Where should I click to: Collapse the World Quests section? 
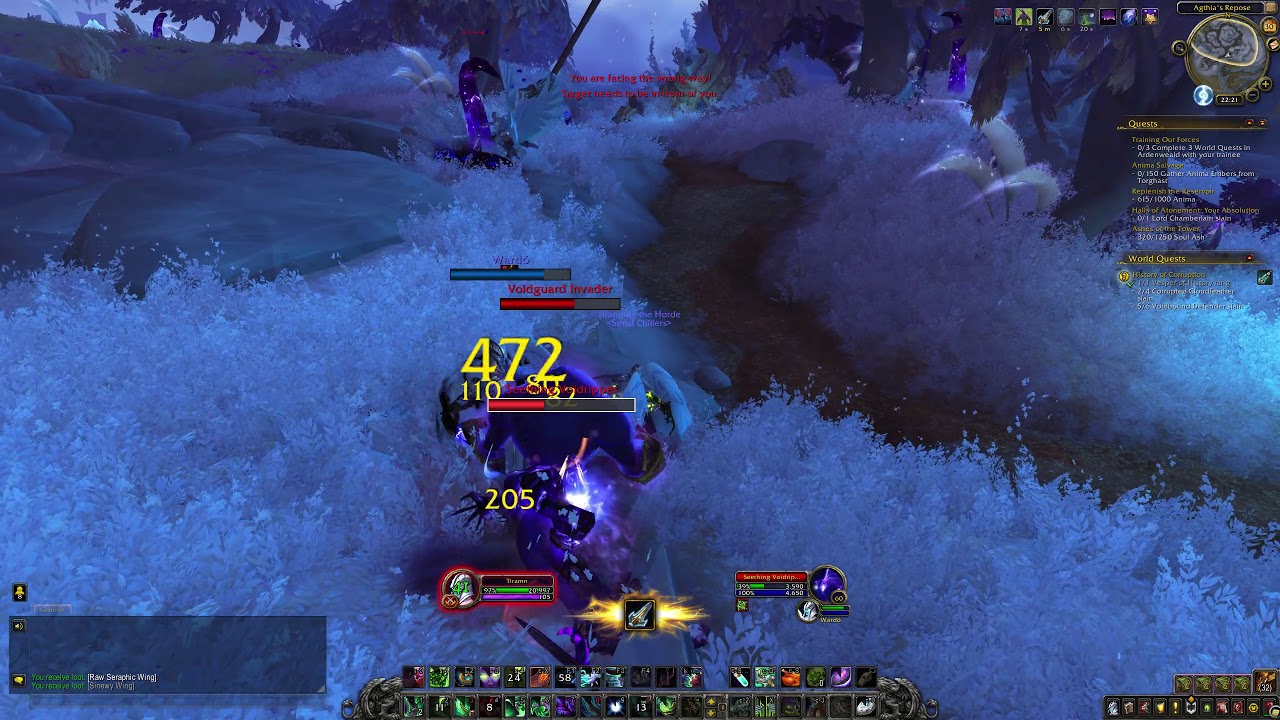pyautogui.click(x=1249, y=258)
